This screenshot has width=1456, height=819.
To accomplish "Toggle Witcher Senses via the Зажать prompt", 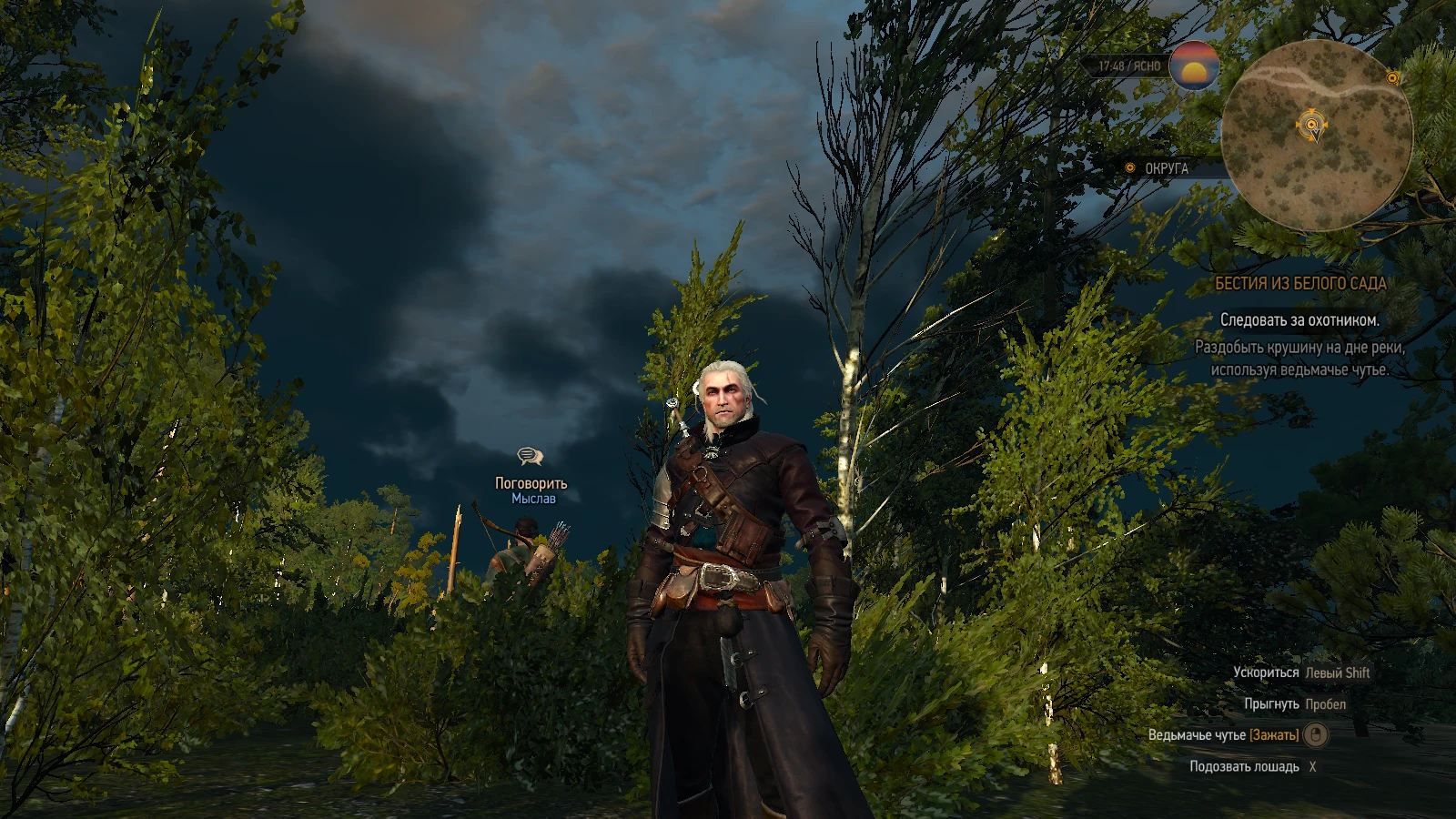I will point(1274,735).
